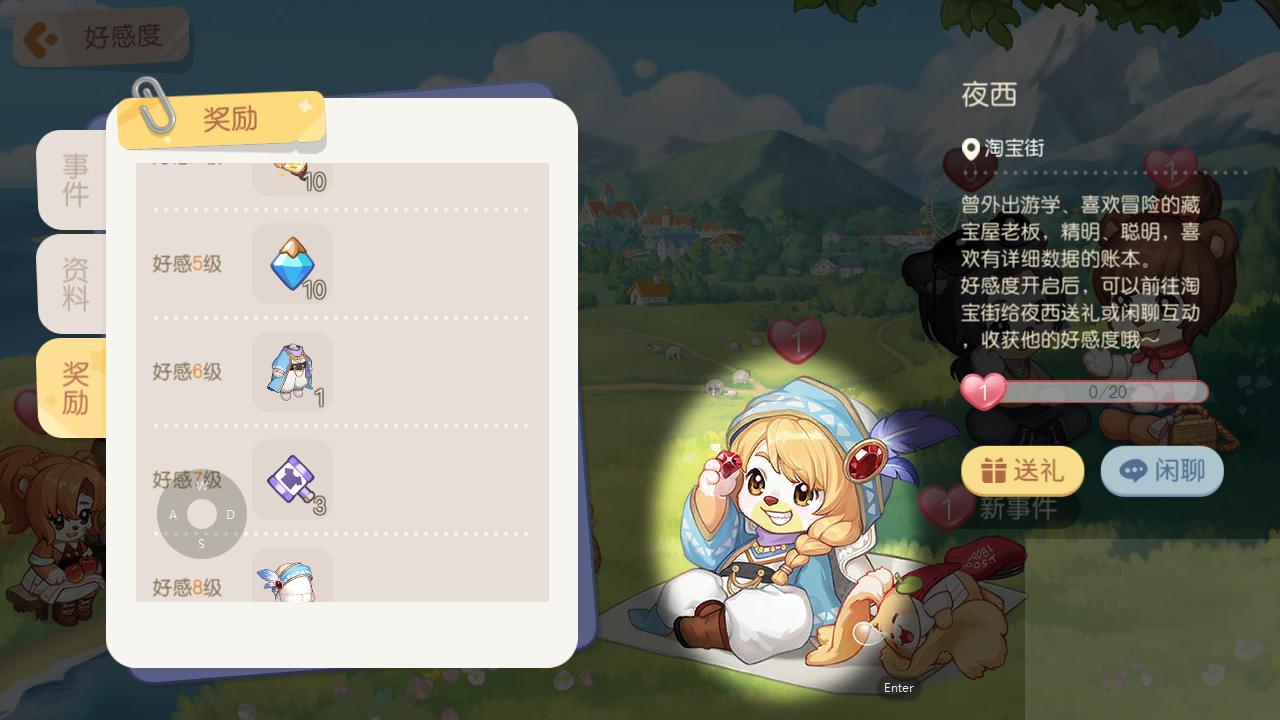Screen dimensions: 1280x720
Task: Click the location pin icon beside 淘宝街
Action: point(970,150)
